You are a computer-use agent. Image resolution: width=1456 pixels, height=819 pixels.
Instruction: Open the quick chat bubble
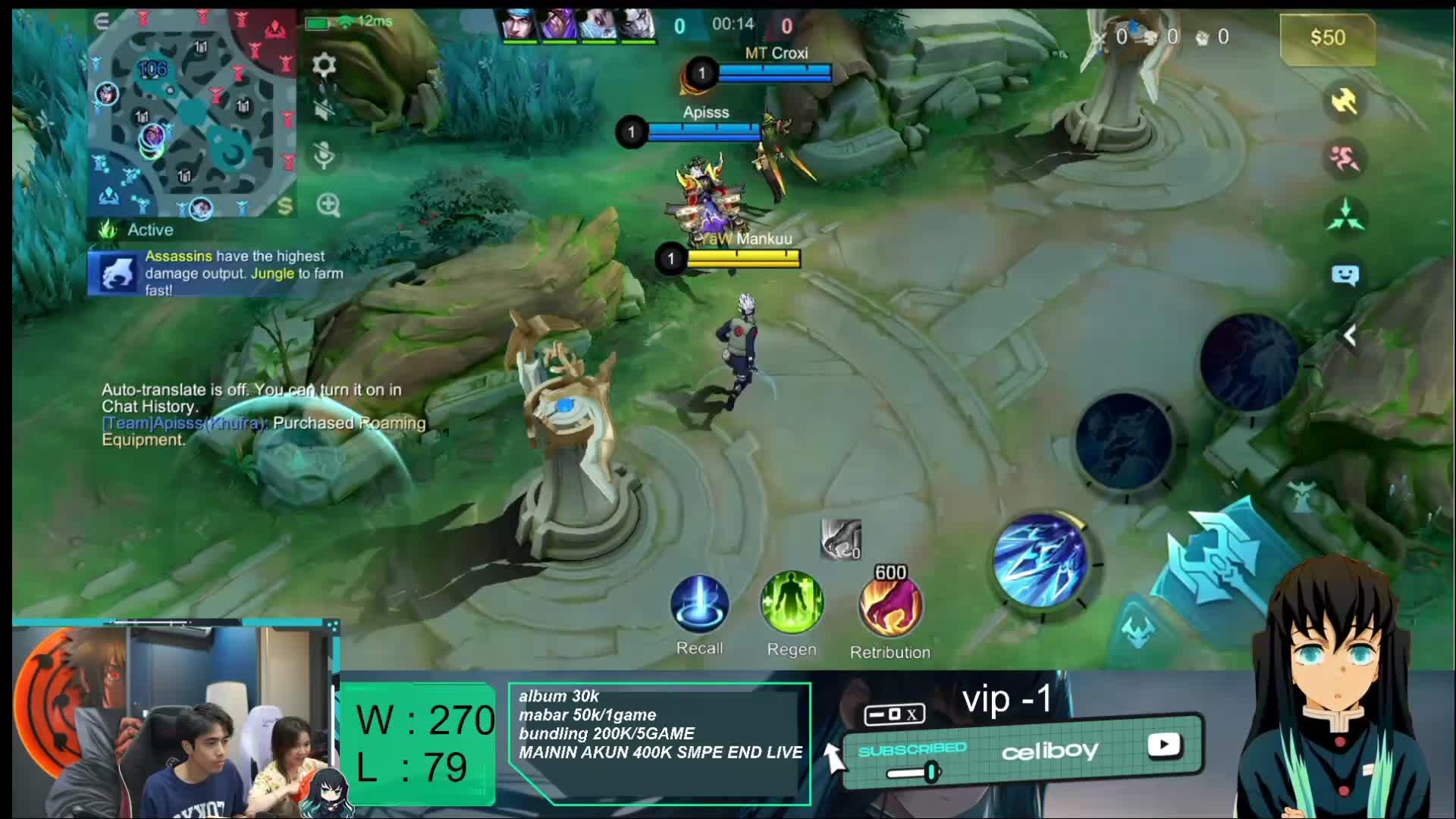point(1345,275)
